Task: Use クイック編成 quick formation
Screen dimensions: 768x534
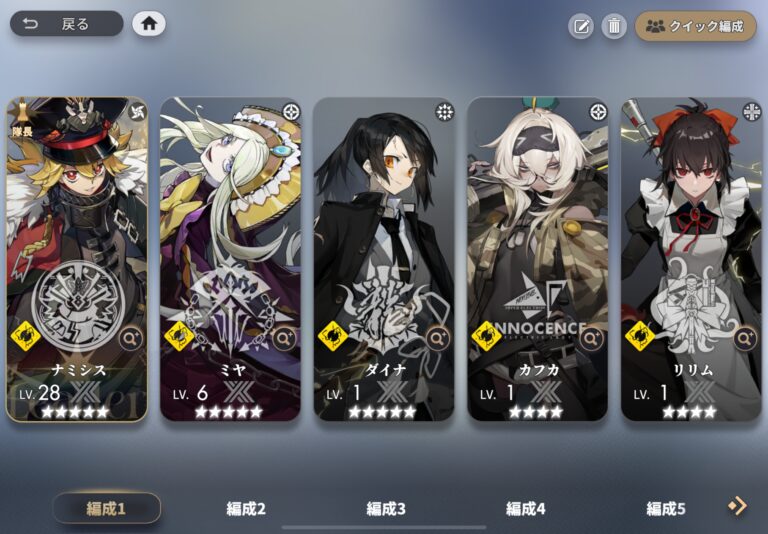Action: (x=695, y=26)
